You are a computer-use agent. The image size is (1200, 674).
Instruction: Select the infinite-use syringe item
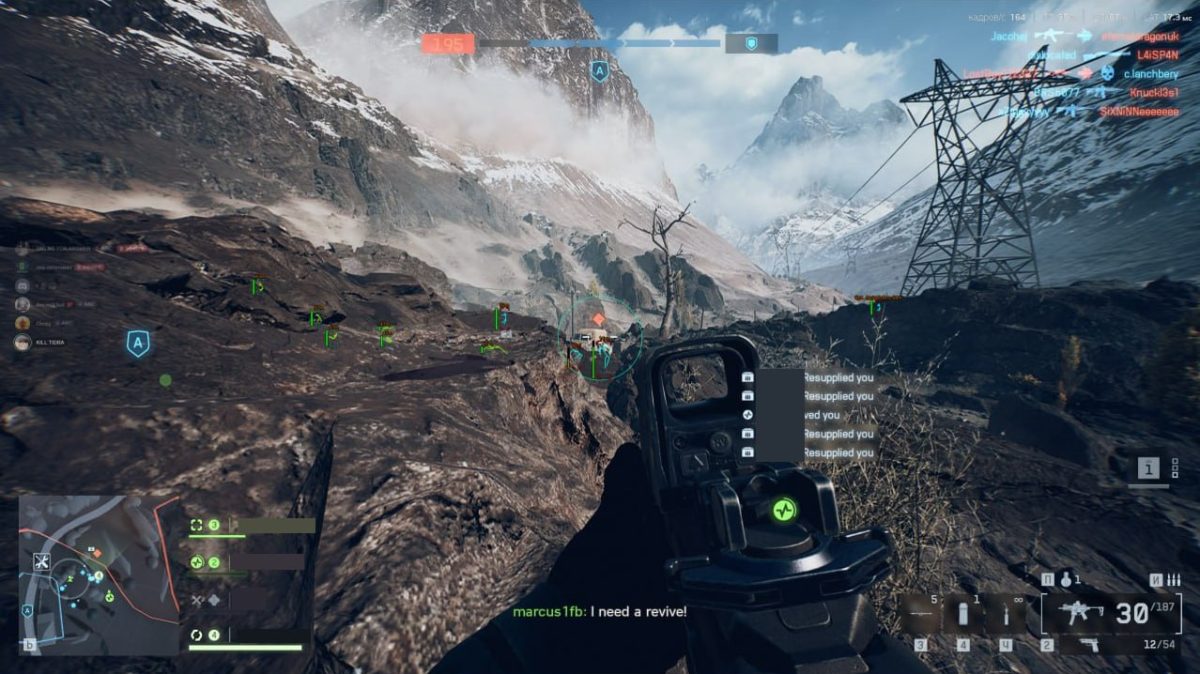(x=1005, y=614)
